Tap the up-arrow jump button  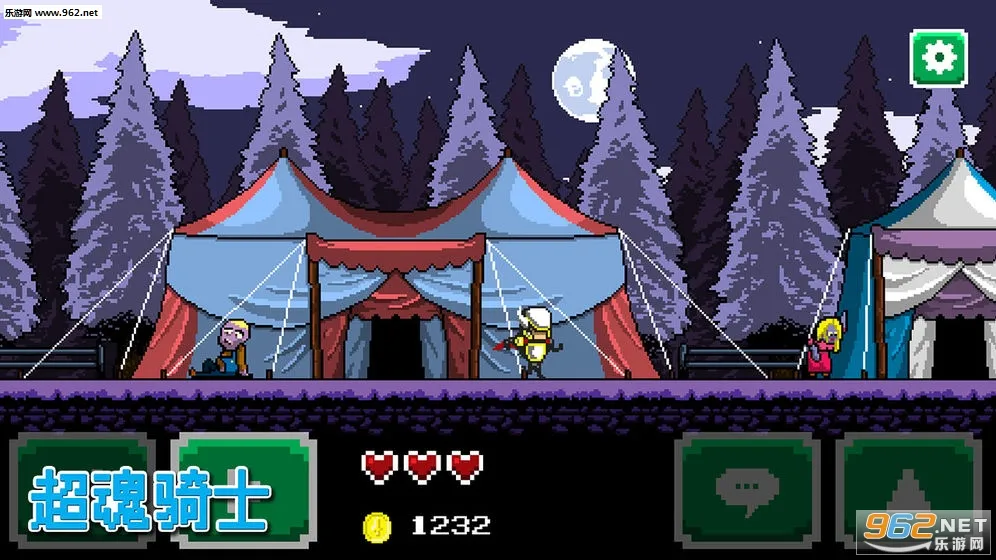click(908, 490)
